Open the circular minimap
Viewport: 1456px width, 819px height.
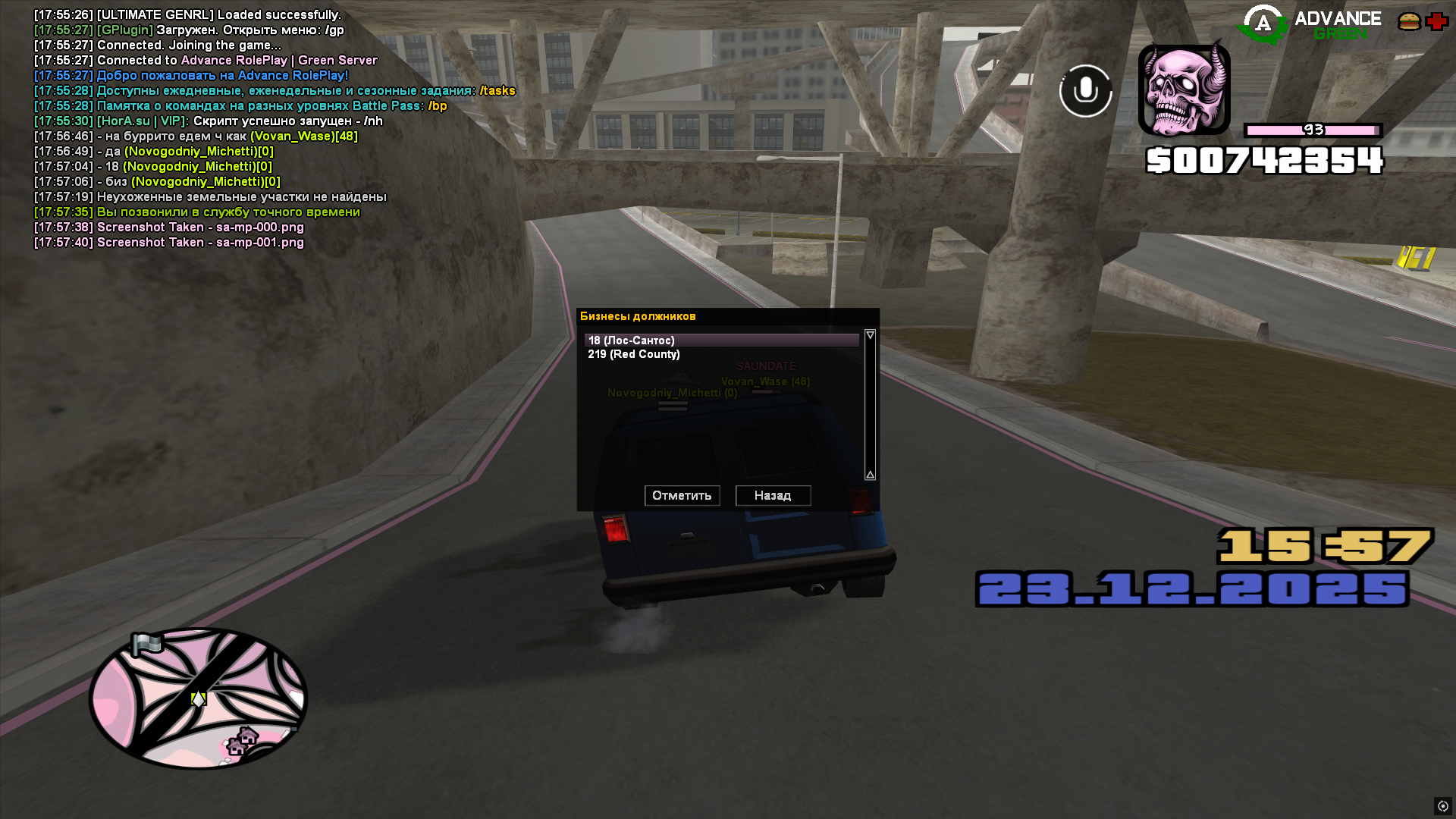(198, 698)
